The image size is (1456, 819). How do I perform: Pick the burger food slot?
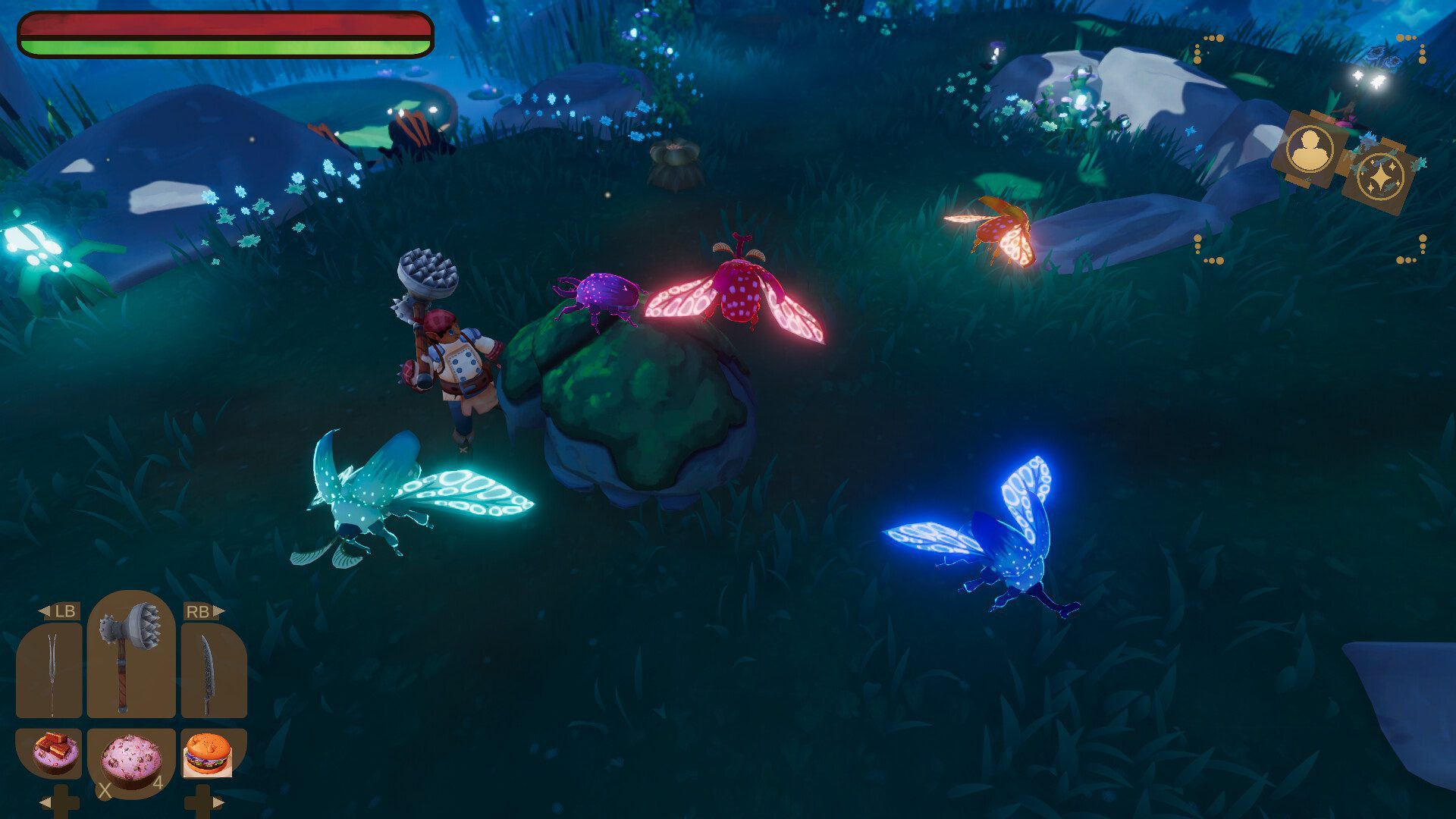tap(207, 755)
